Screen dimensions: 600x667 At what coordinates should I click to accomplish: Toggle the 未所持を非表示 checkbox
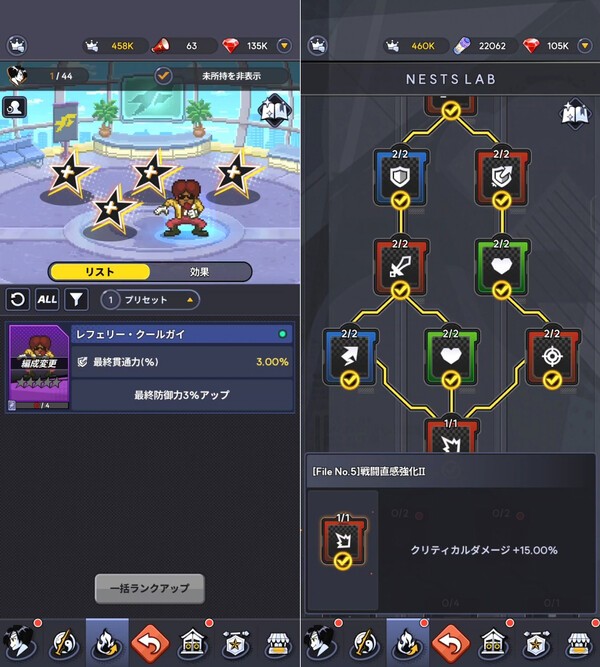coord(165,75)
